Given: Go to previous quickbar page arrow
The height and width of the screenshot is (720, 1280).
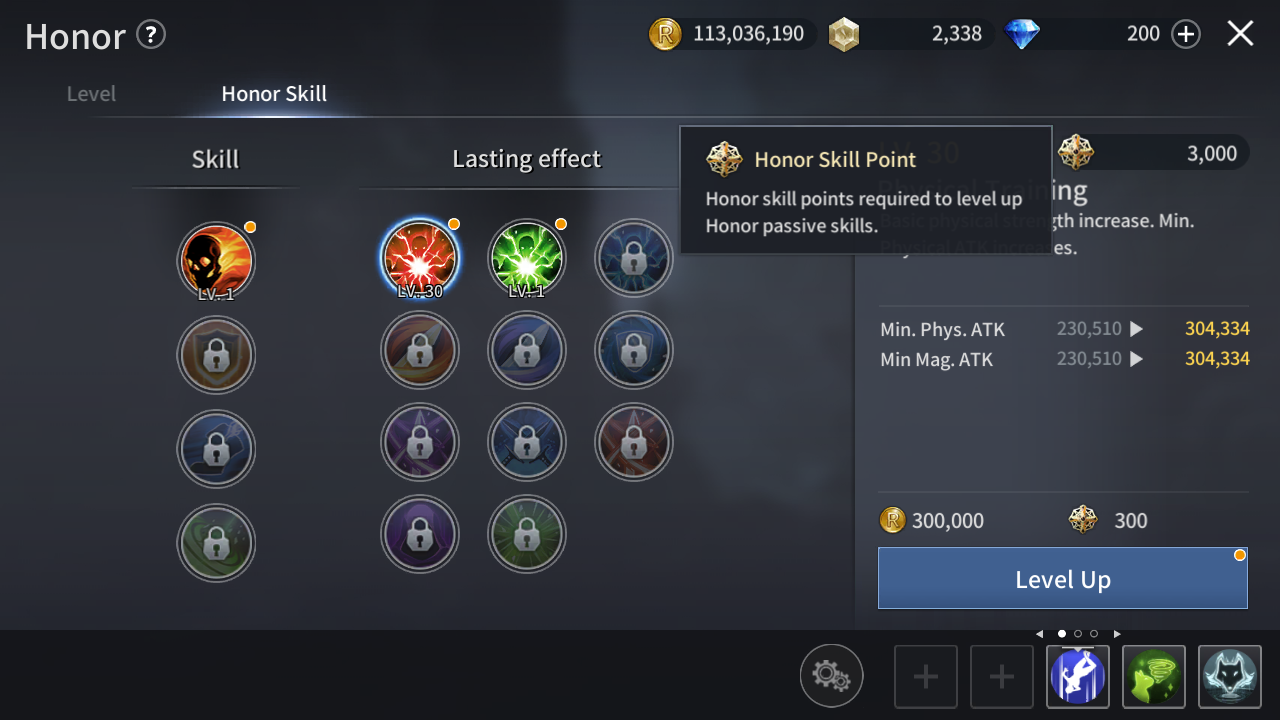Looking at the screenshot, I should click(x=1039, y=634).
